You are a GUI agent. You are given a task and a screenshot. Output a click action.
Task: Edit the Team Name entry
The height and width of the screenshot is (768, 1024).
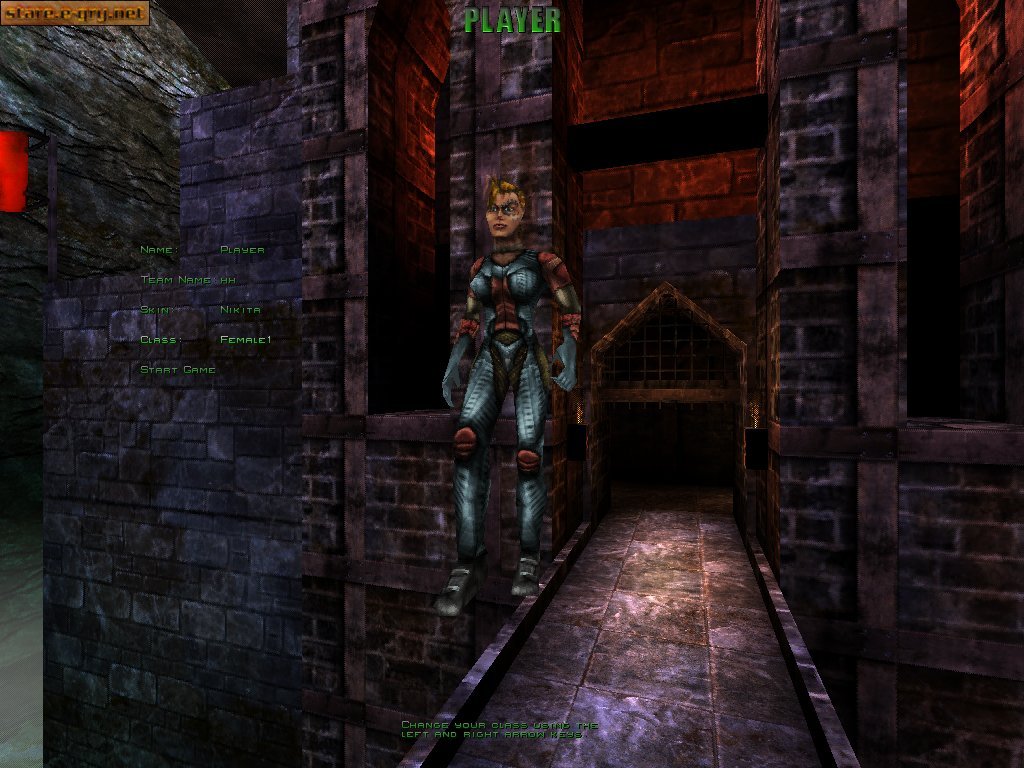pos(227,280)
